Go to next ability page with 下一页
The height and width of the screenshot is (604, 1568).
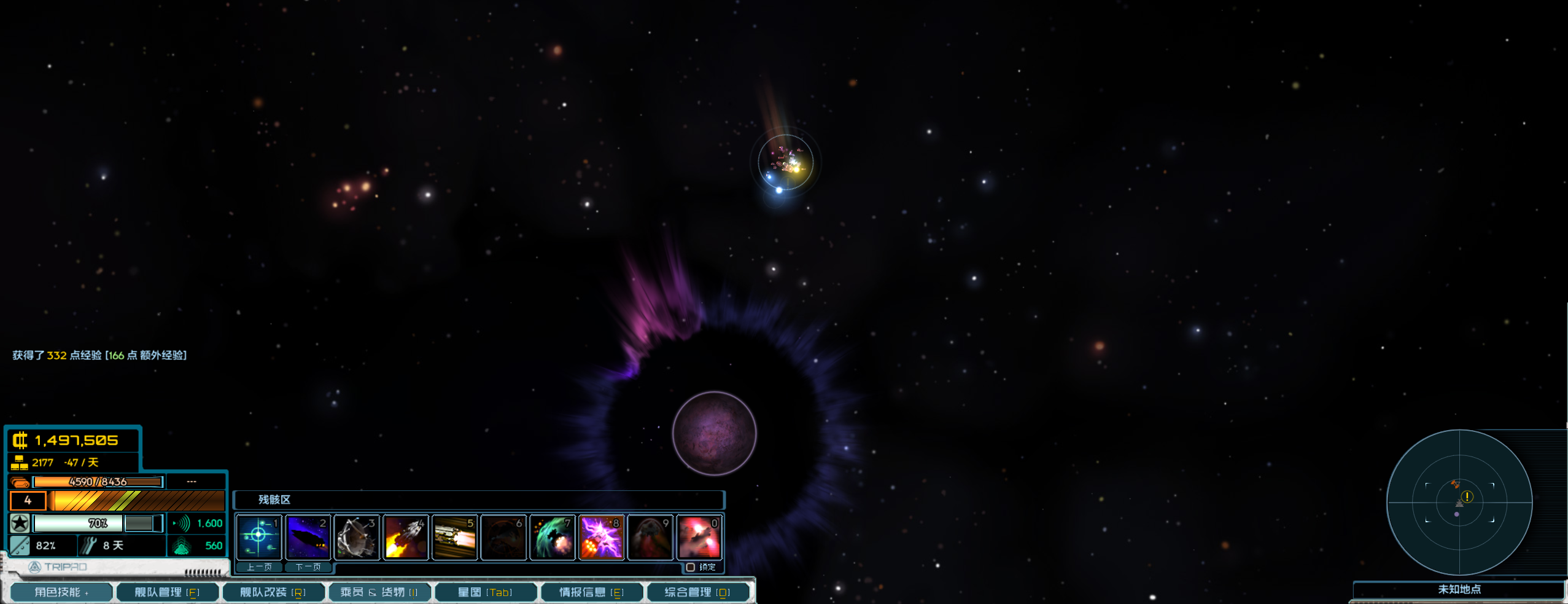tap(308, 567)
